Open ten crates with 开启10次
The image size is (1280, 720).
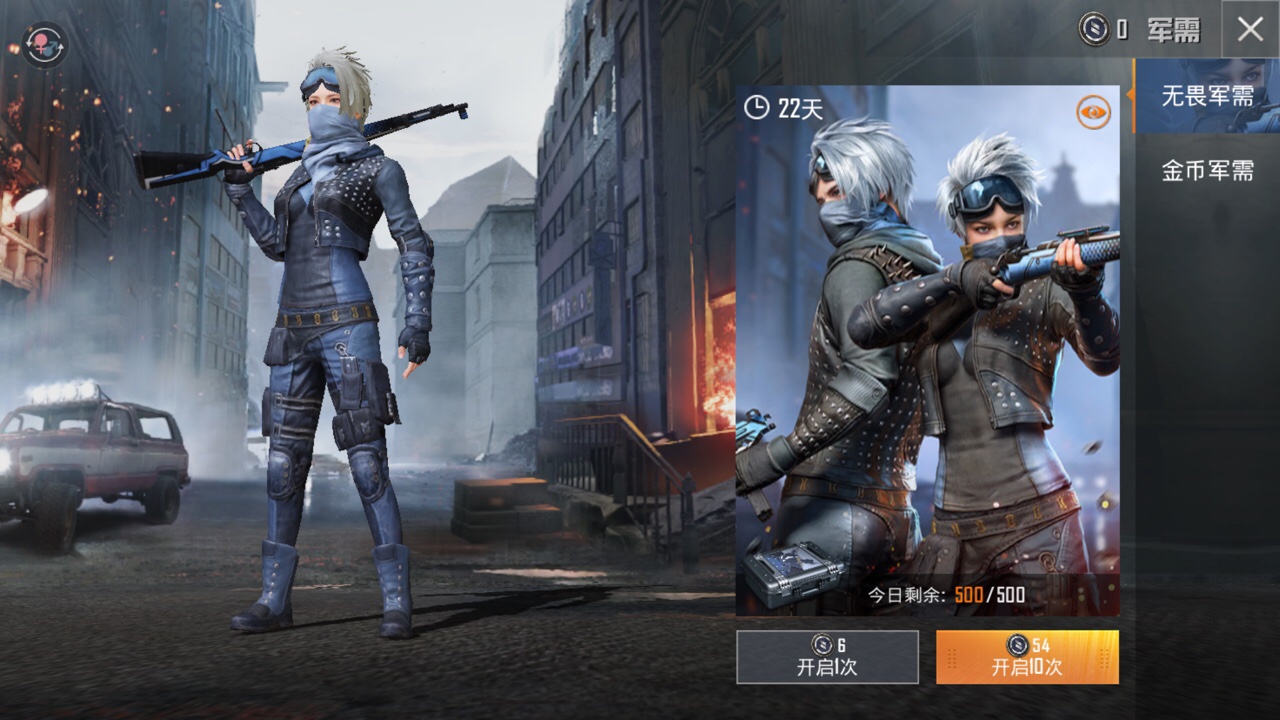(1027, 657)
